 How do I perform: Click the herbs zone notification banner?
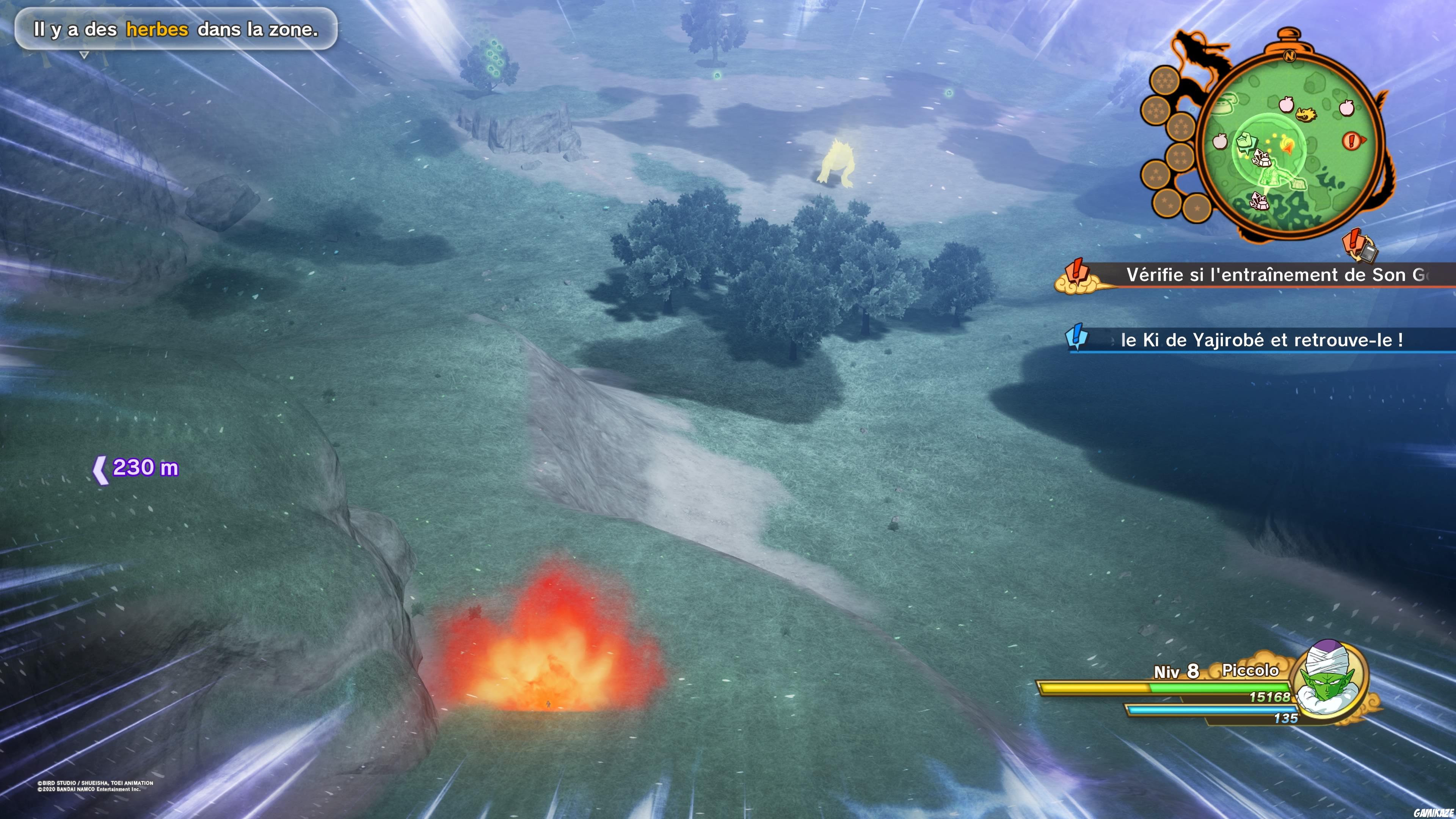tap(176, 30)
